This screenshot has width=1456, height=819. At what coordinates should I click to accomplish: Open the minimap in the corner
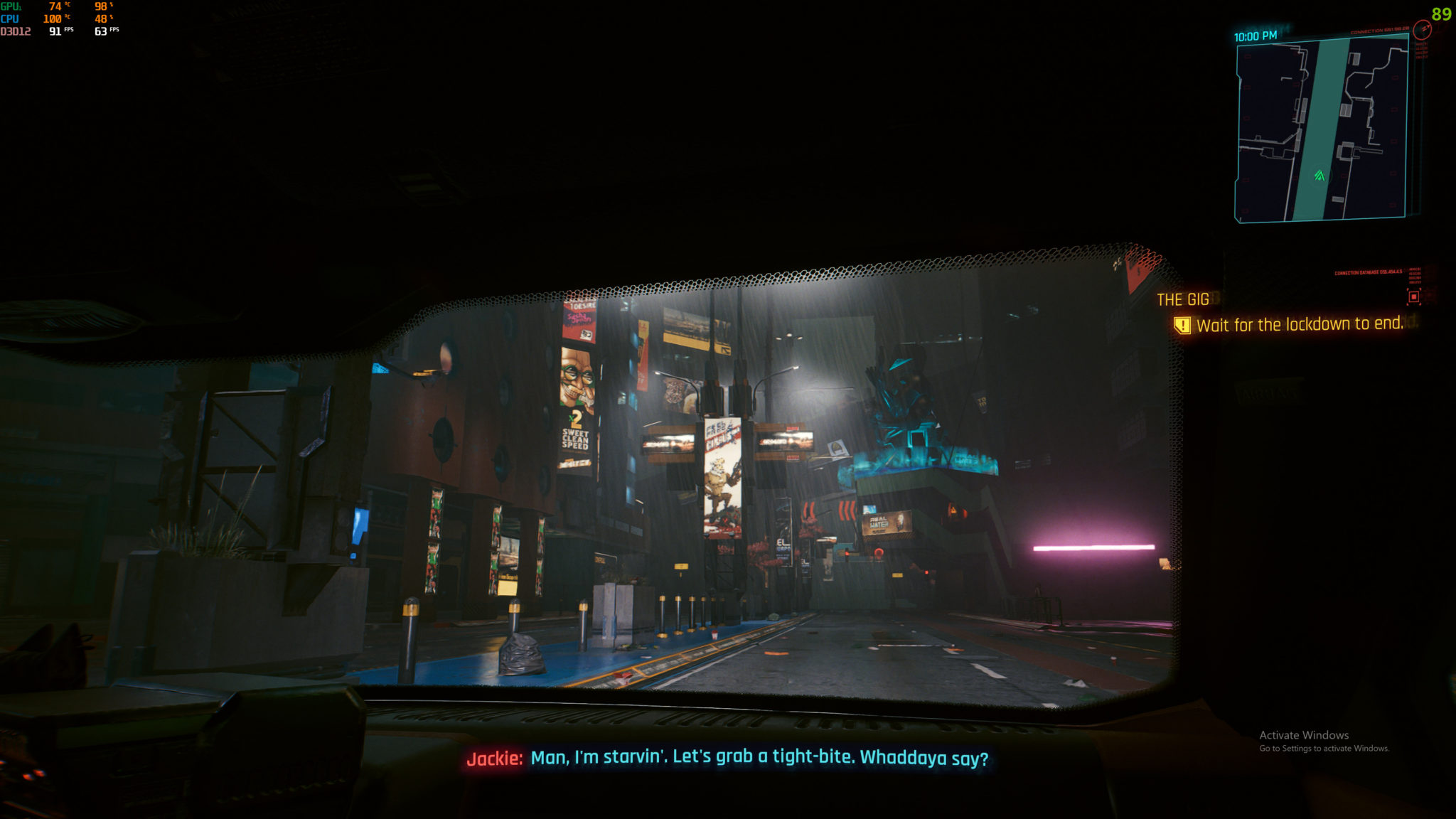(x=1322, y=128)
